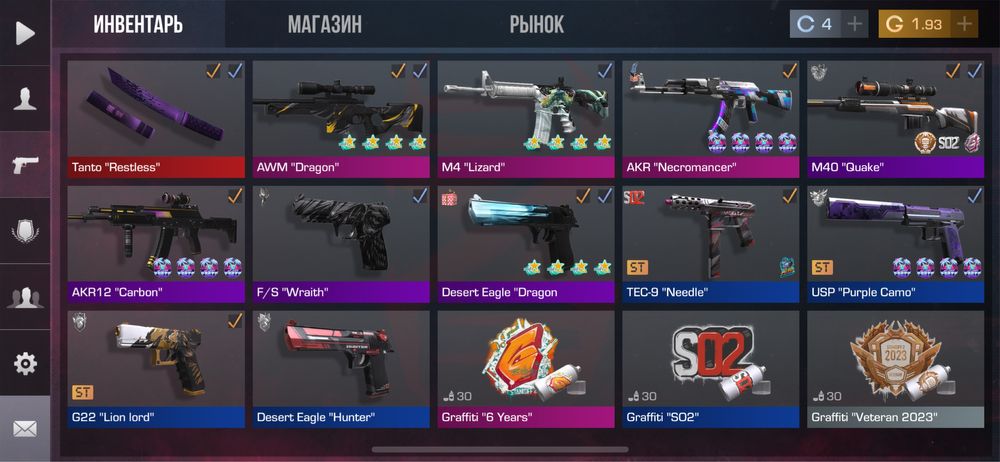Open the settings gear icon
Viewport: 1000px width, 462px height.
25,363
